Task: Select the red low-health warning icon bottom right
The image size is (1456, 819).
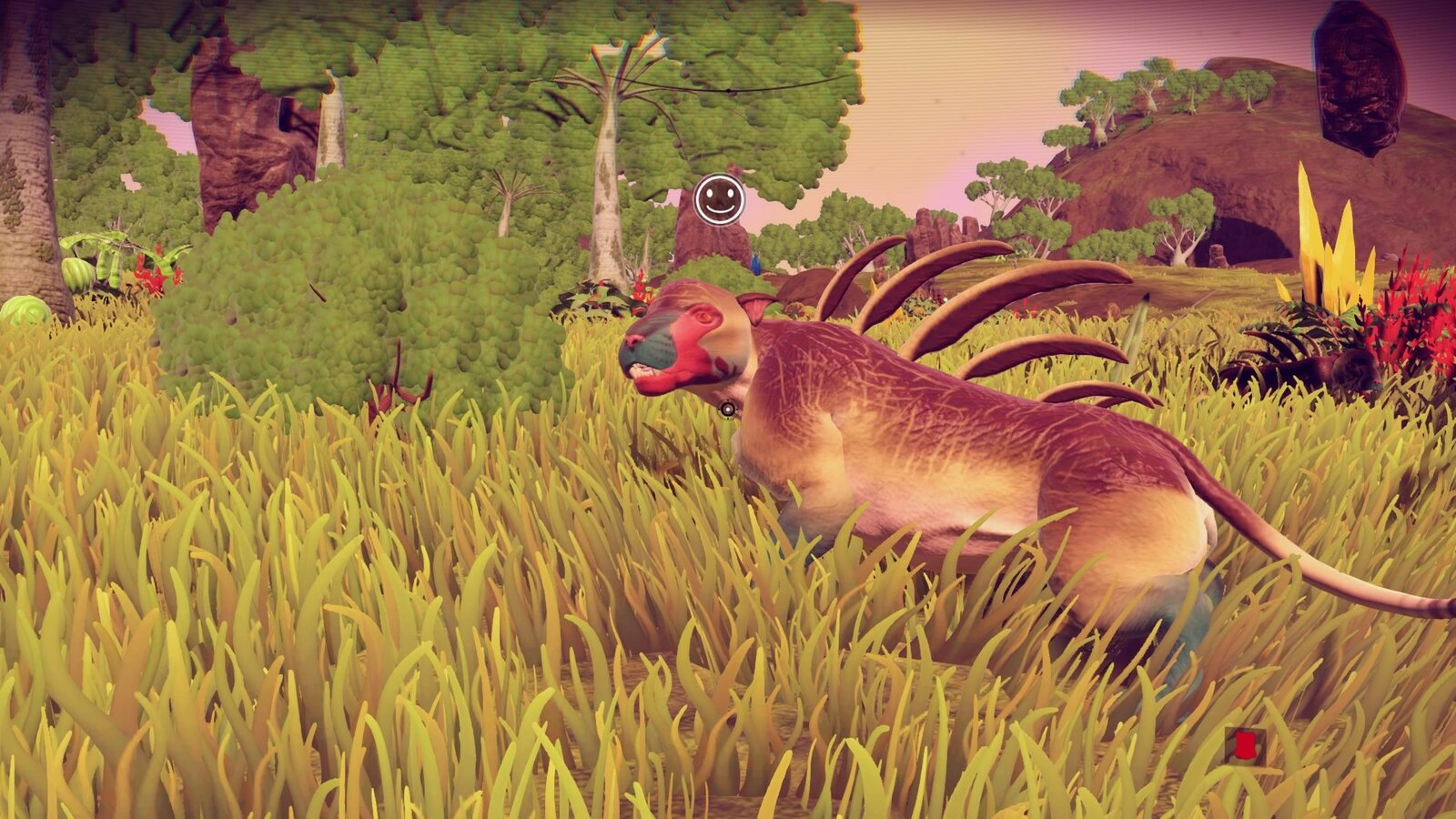Action: click(1245, 744)
